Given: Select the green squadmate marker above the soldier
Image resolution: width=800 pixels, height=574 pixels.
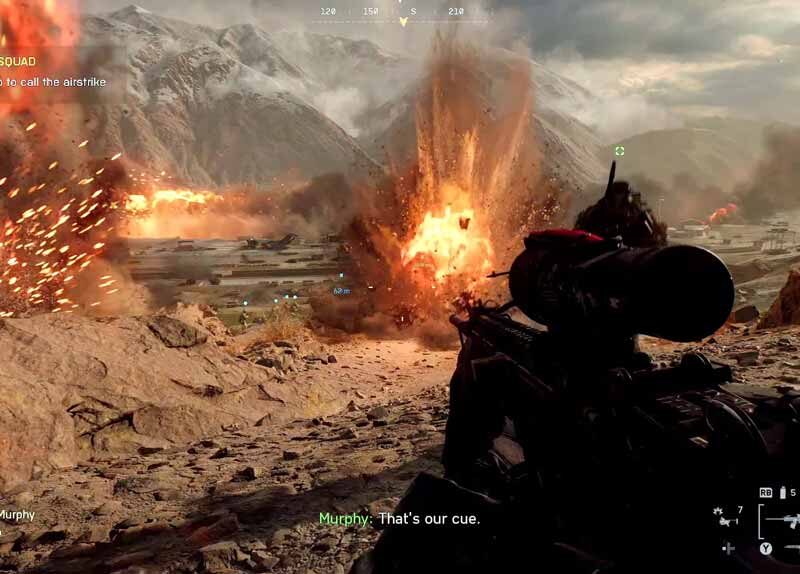Looking at the screenshot, I should pyautogui.click(x=620, y=151).
